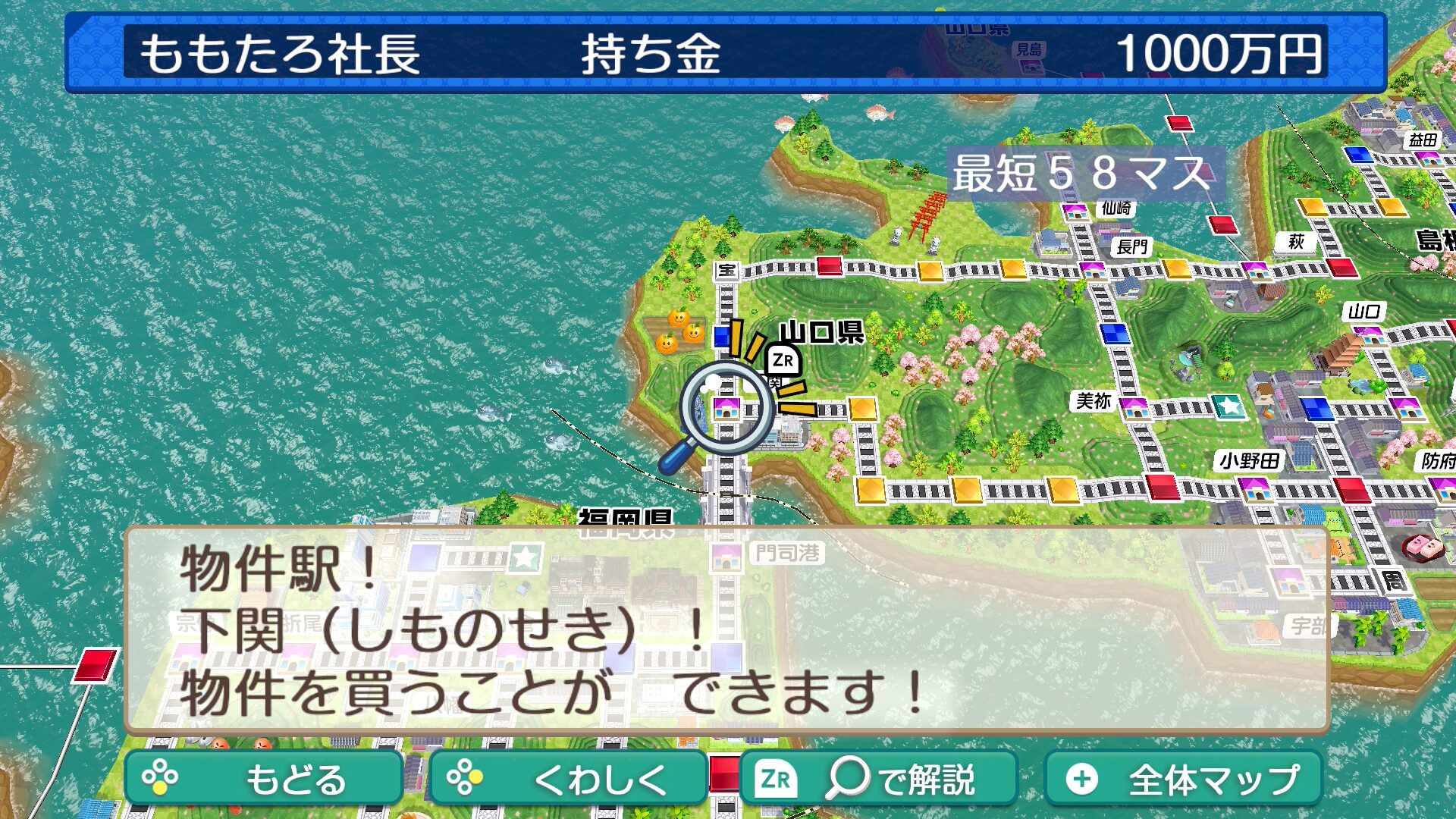Show the 全体マップ full map

pyautogui.click(x=1183, y=779)
